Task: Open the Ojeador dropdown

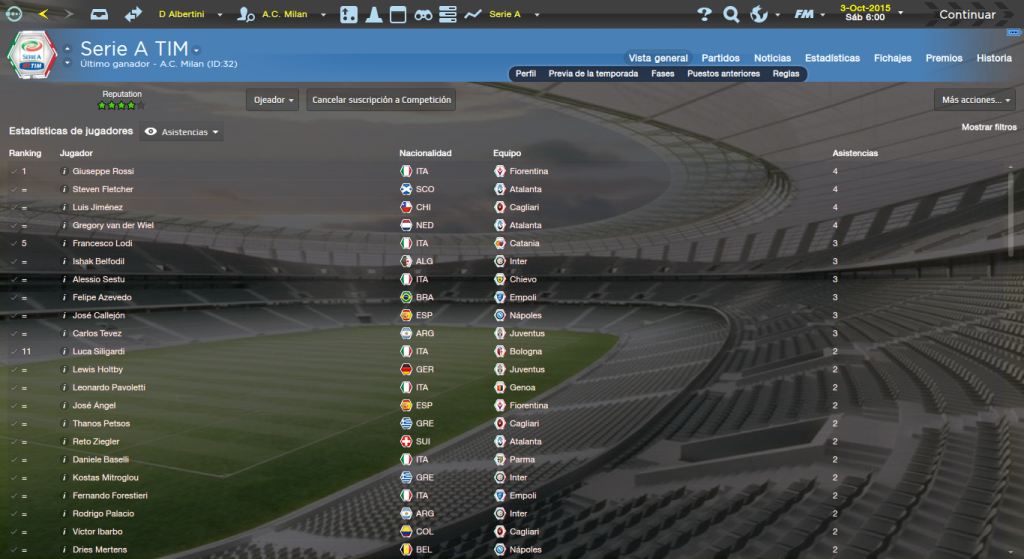Action: (273, 100)
